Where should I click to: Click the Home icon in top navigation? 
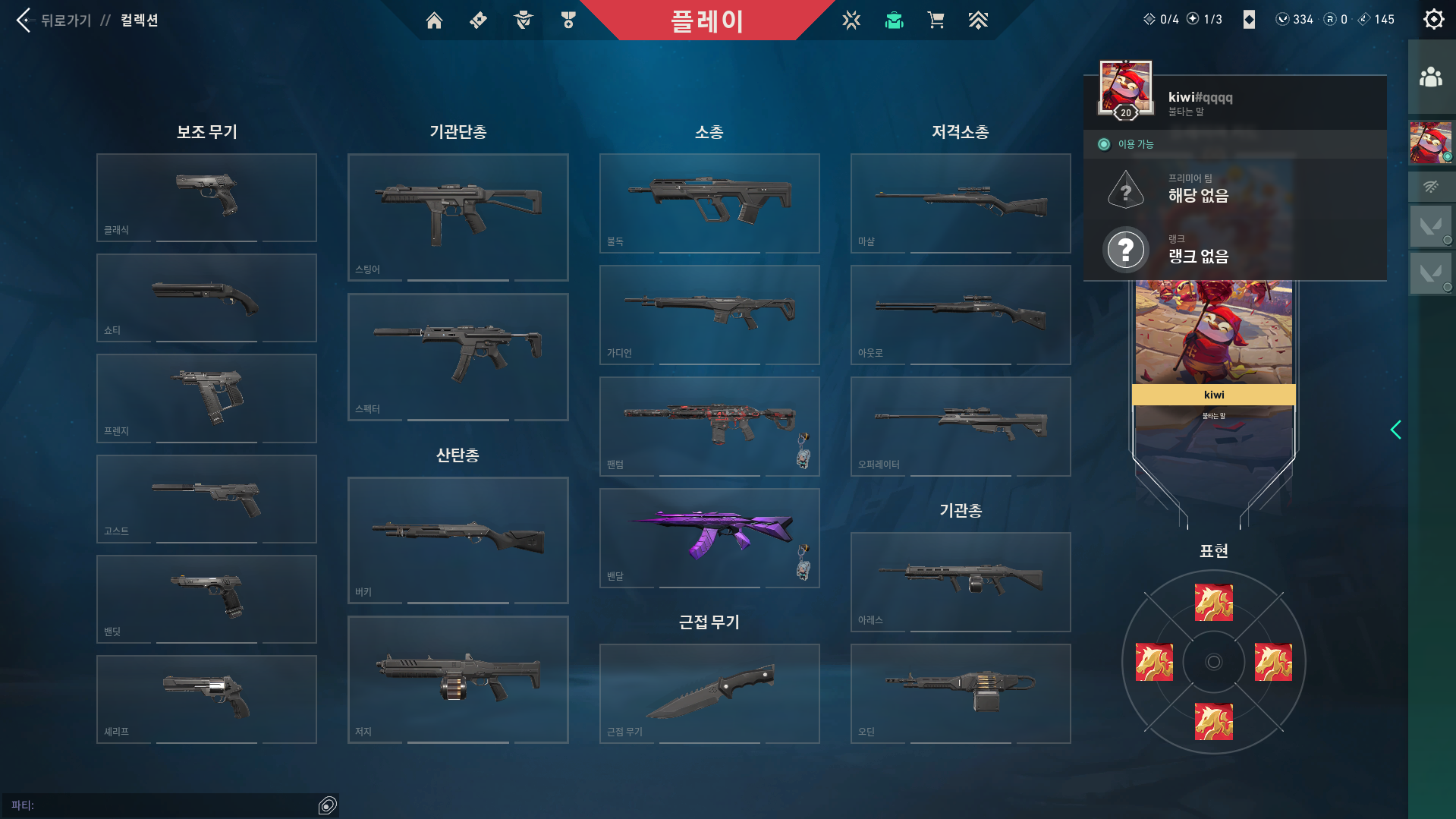(434, 20)
